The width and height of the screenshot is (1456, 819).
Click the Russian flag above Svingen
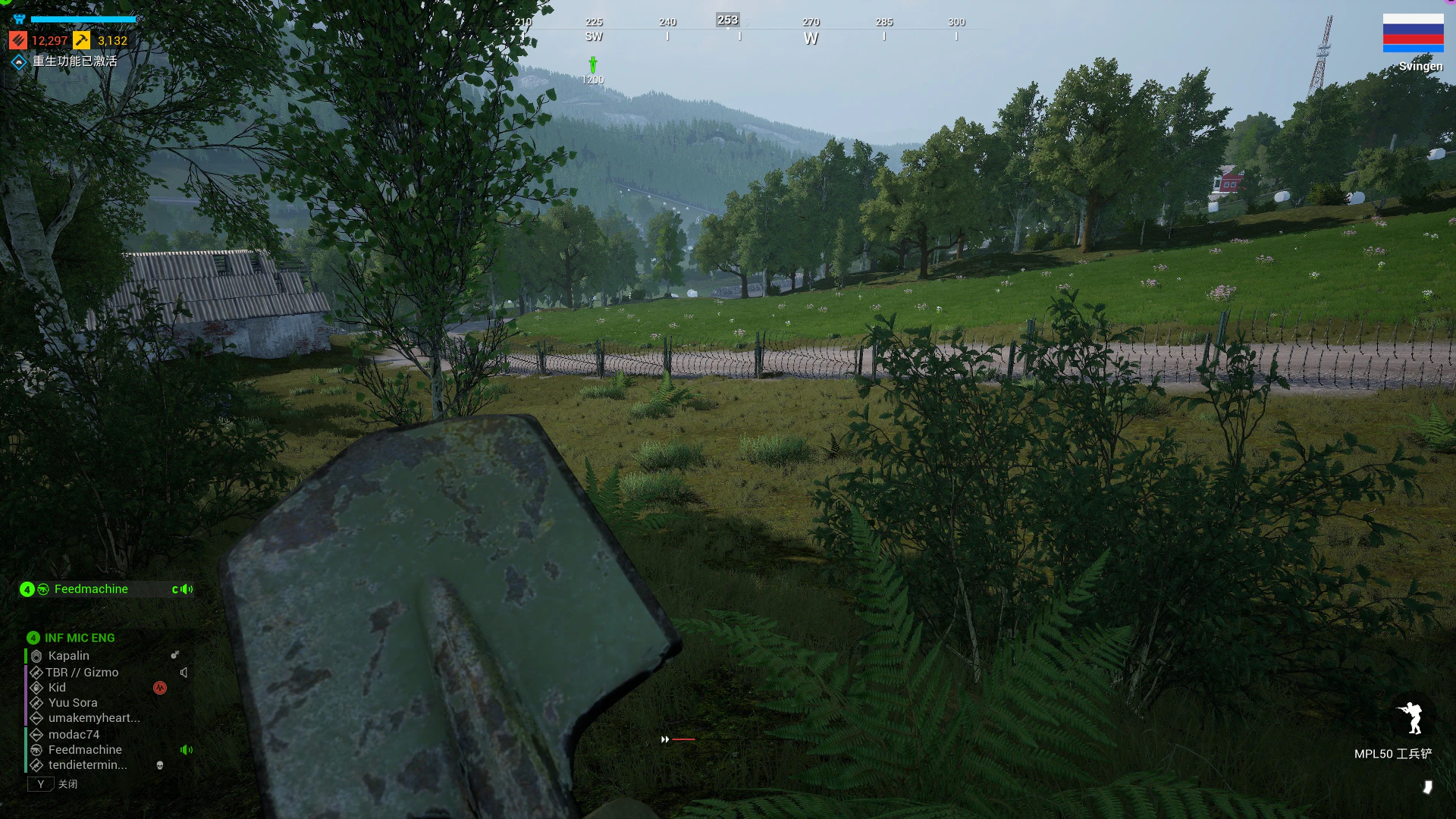1413,33
